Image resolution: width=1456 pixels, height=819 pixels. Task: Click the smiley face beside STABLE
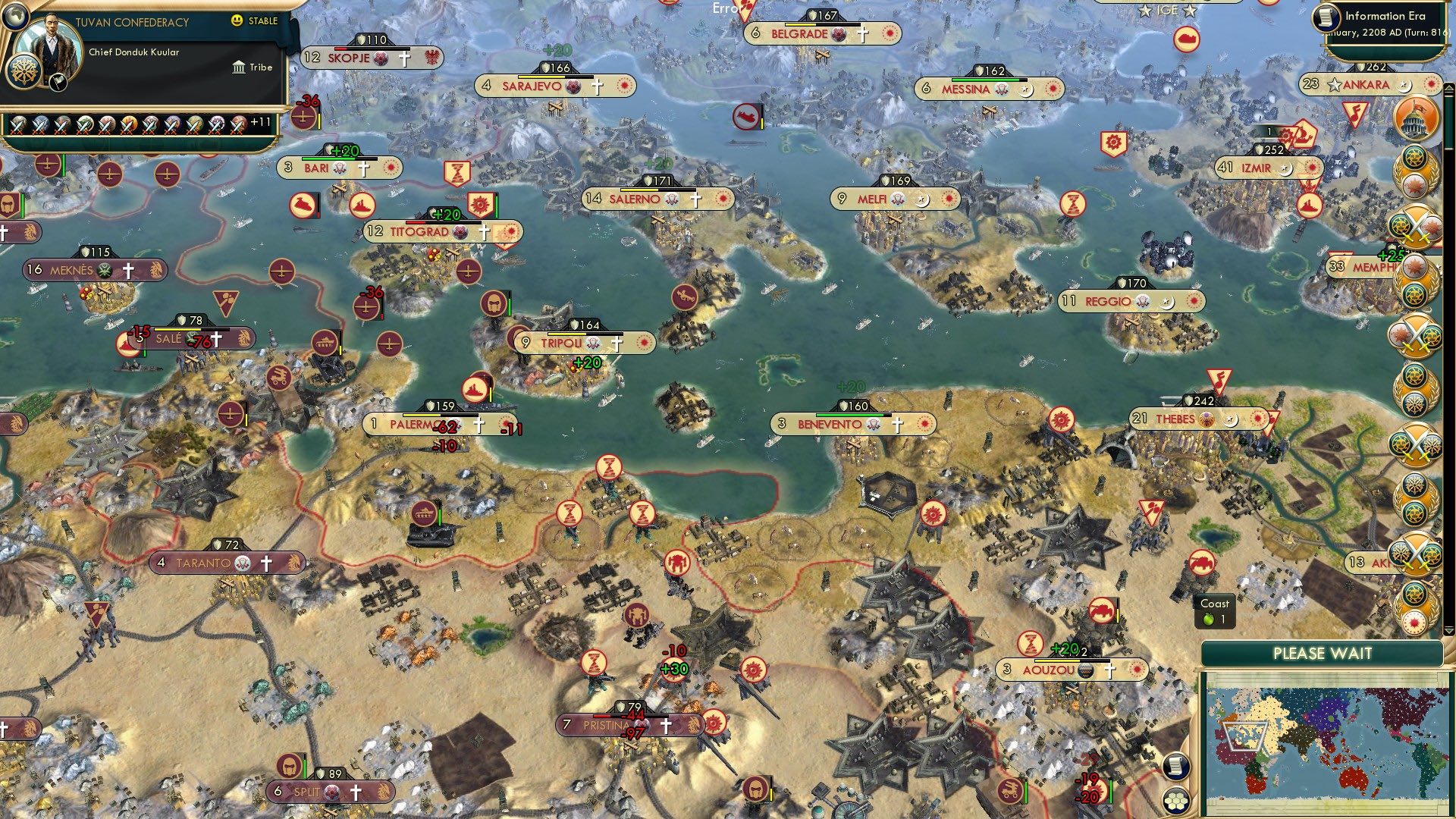236,21
